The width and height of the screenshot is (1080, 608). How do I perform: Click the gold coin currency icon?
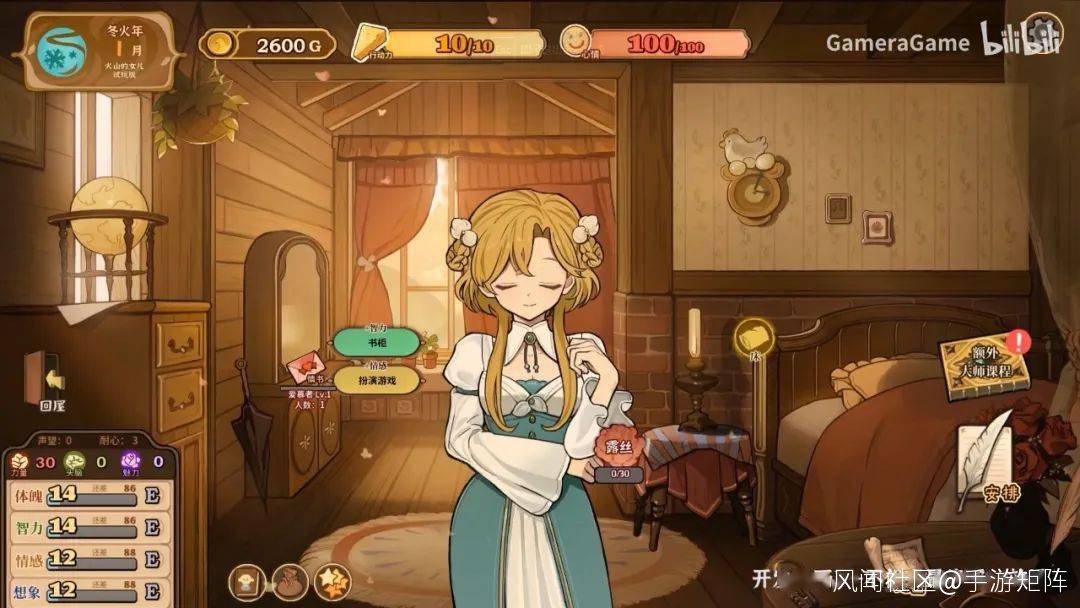pos(218,44)
